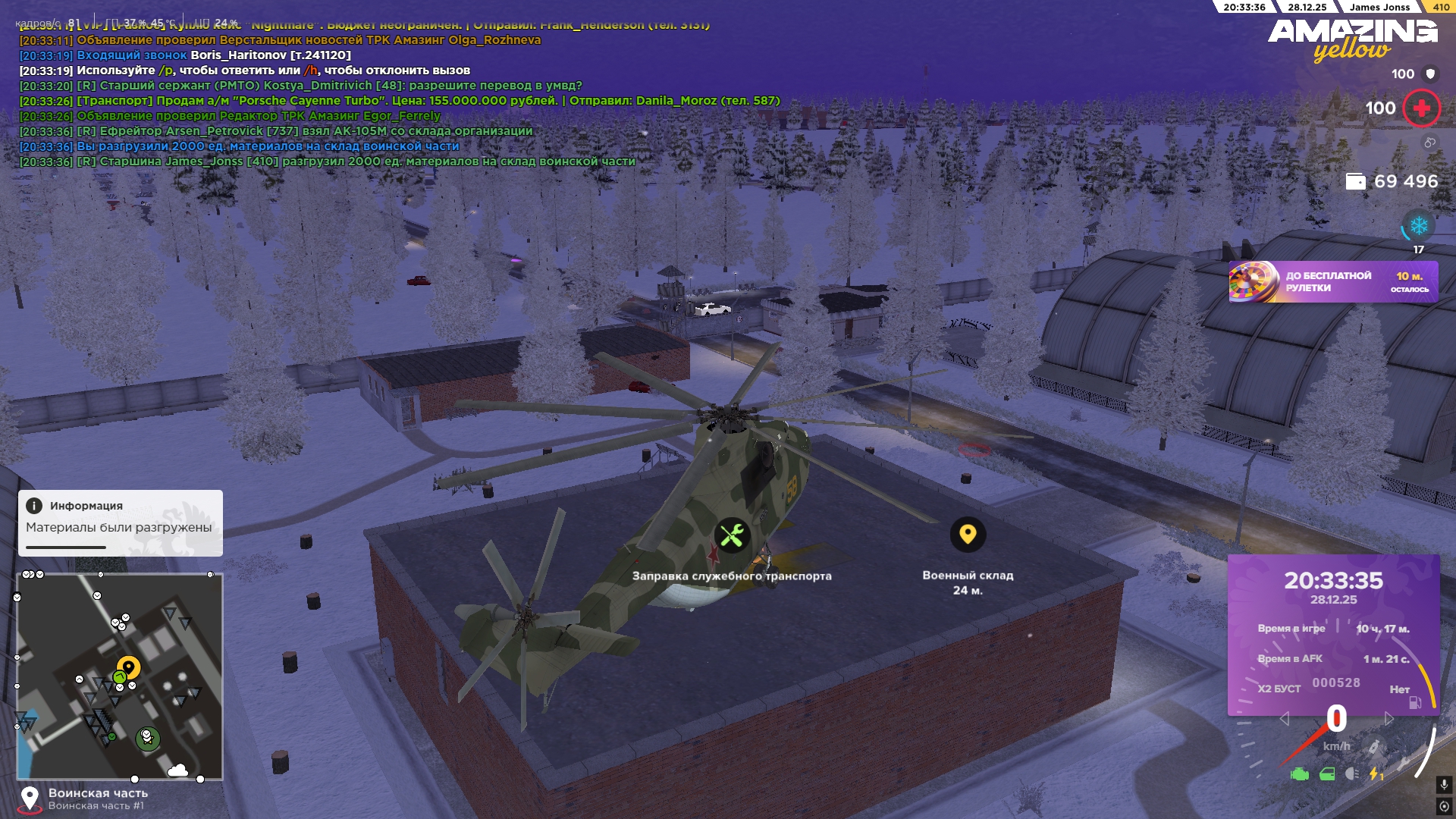Dismiss the Информация notification popup
Screen dimensions: 1456x819
pos(120,522)
